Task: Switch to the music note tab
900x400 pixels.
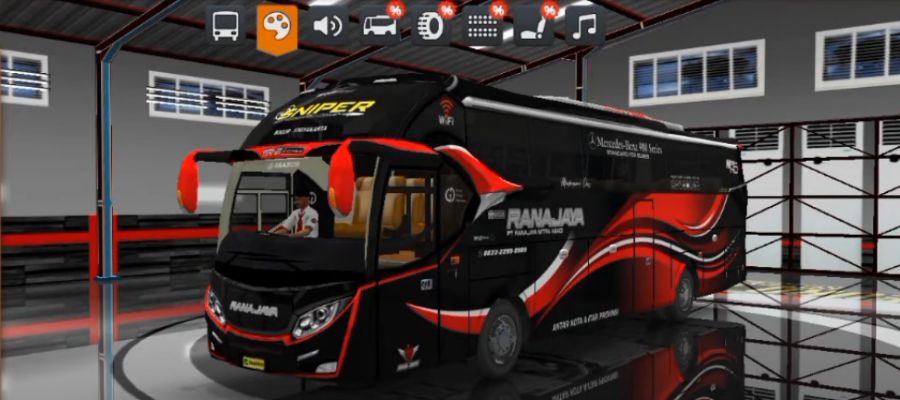Action: pyautogui.click(x=585, y=25)
